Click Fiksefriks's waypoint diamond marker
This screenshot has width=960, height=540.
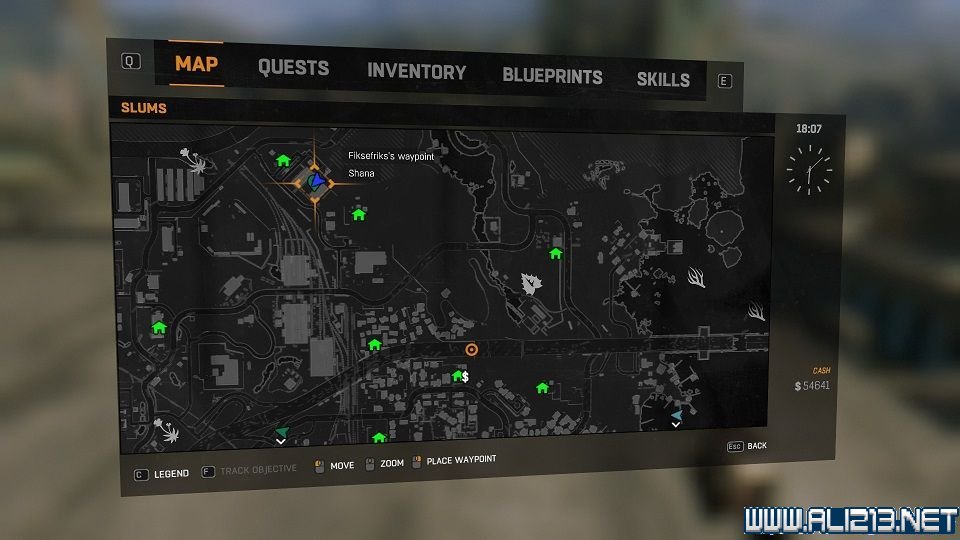(x=316, y=181)
